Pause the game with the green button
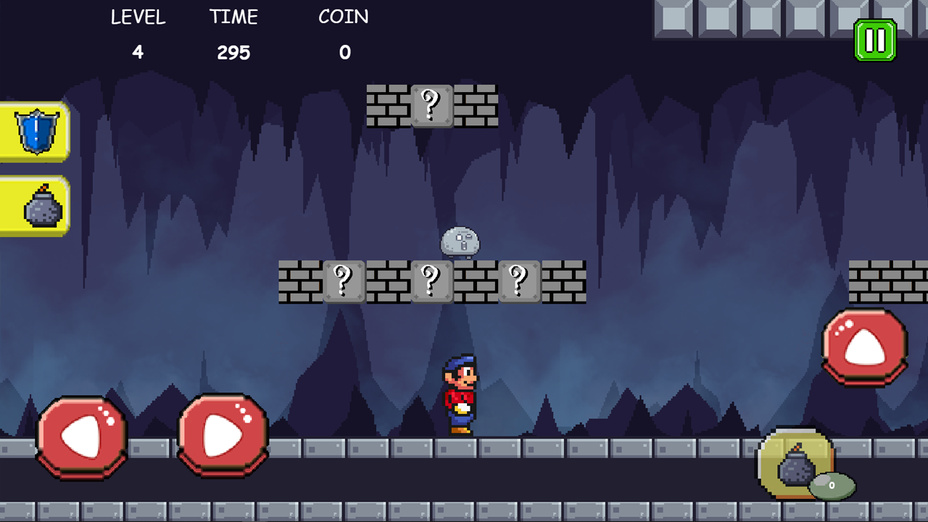The image size is (928, 522). coord(875,40)
